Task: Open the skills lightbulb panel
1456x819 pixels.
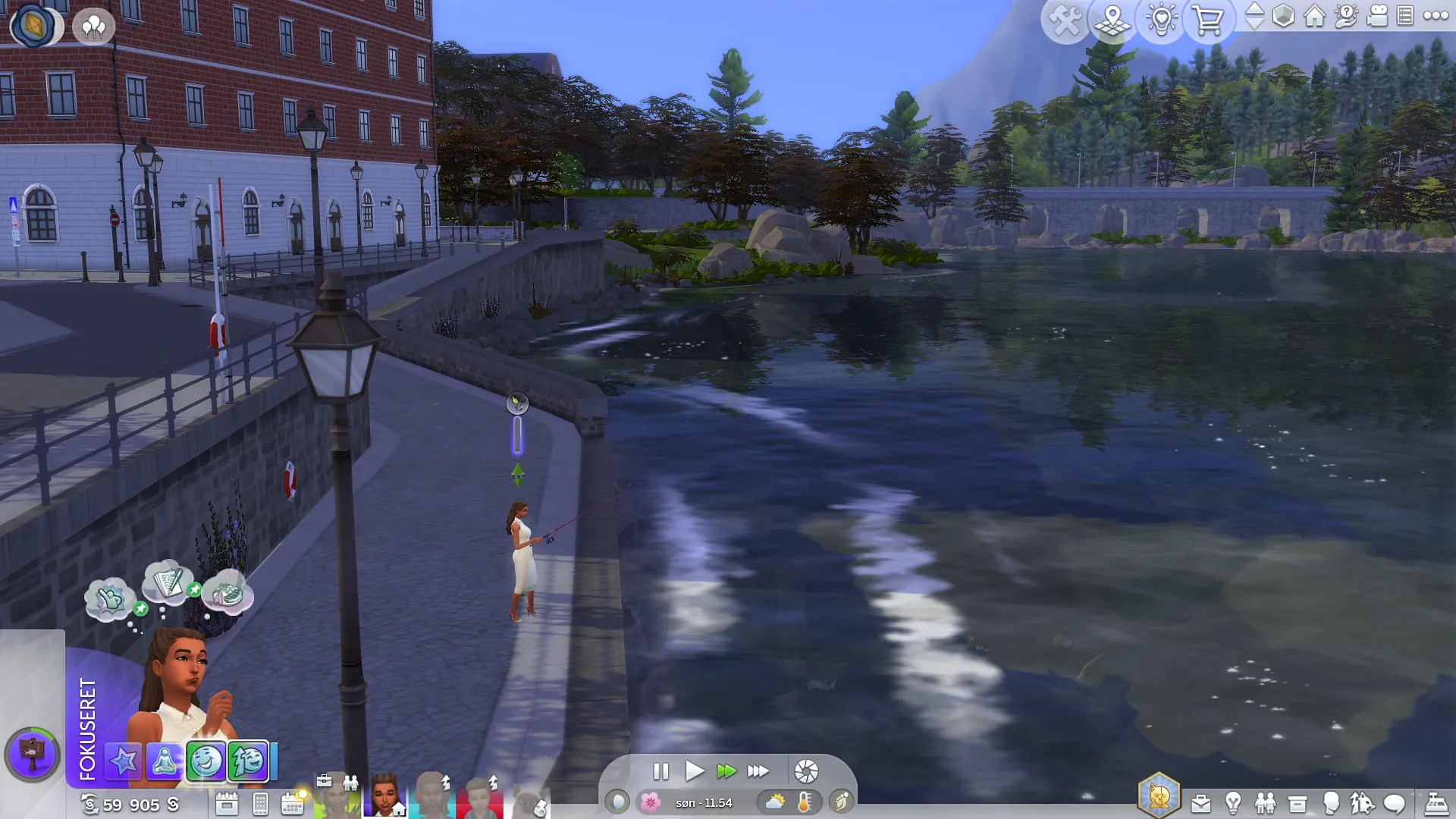Action: pos(1233,803)
